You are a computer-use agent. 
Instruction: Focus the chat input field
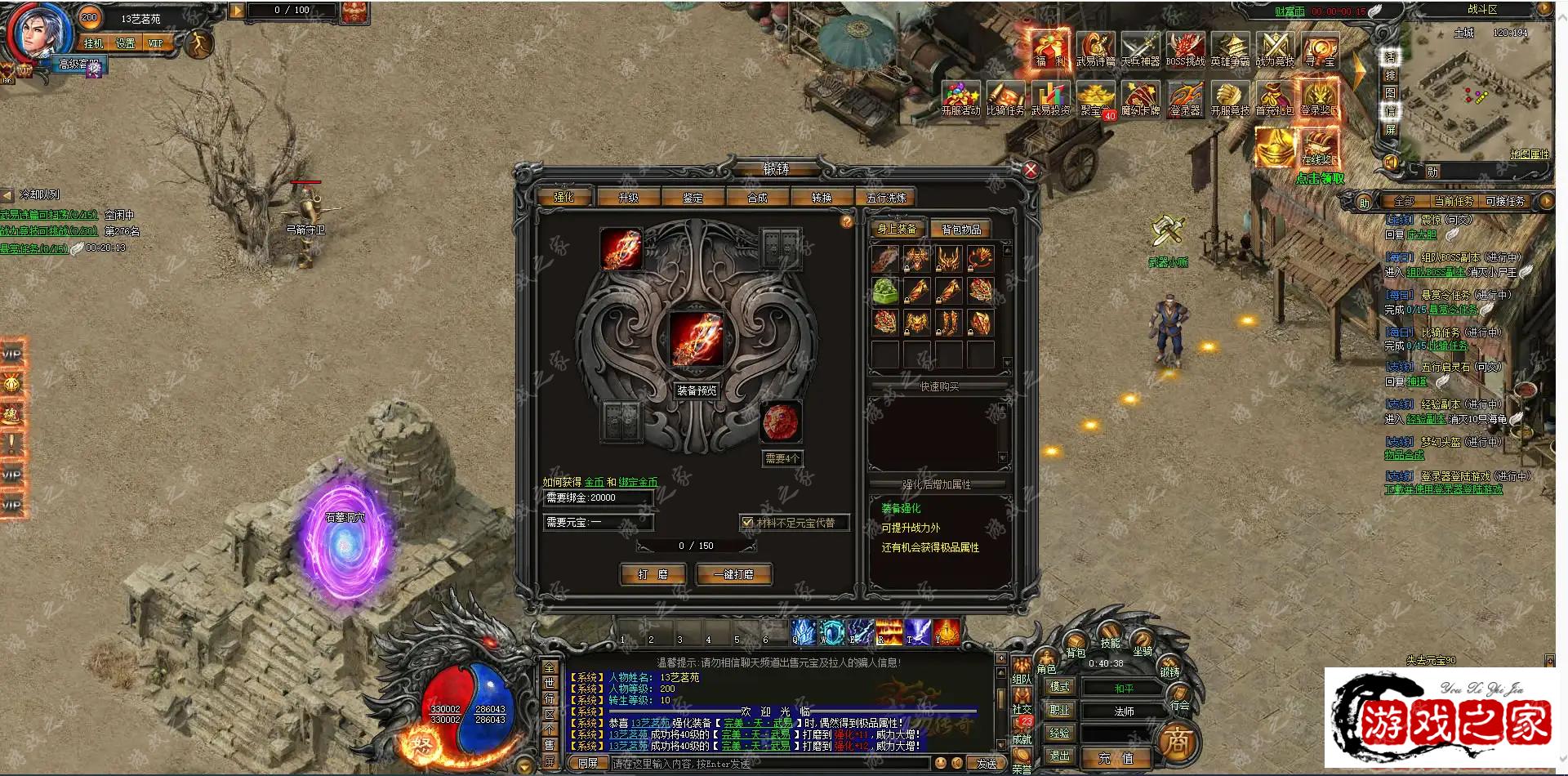click(768, 764)
